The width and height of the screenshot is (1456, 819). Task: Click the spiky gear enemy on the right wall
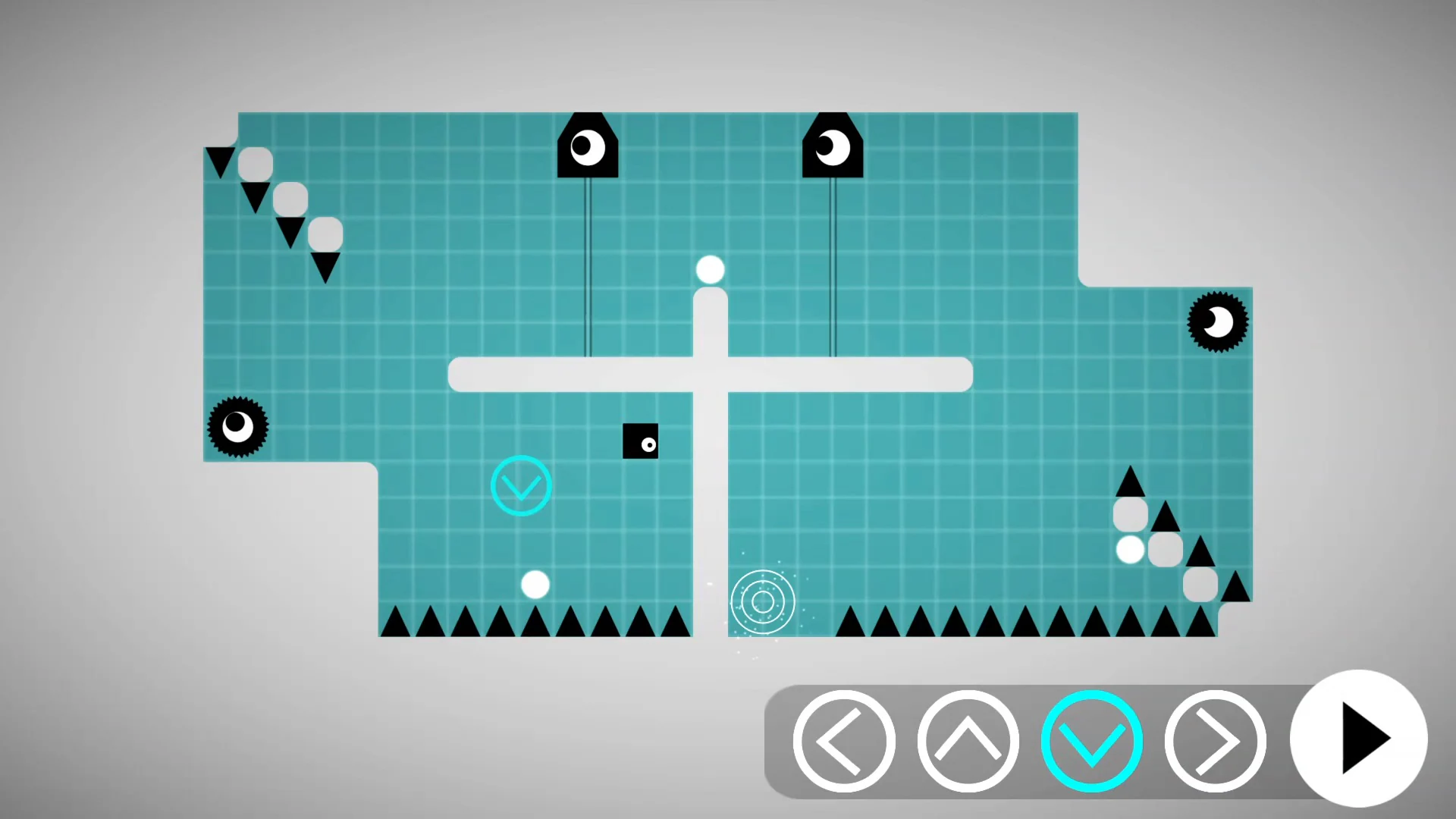click(1217, 322)
